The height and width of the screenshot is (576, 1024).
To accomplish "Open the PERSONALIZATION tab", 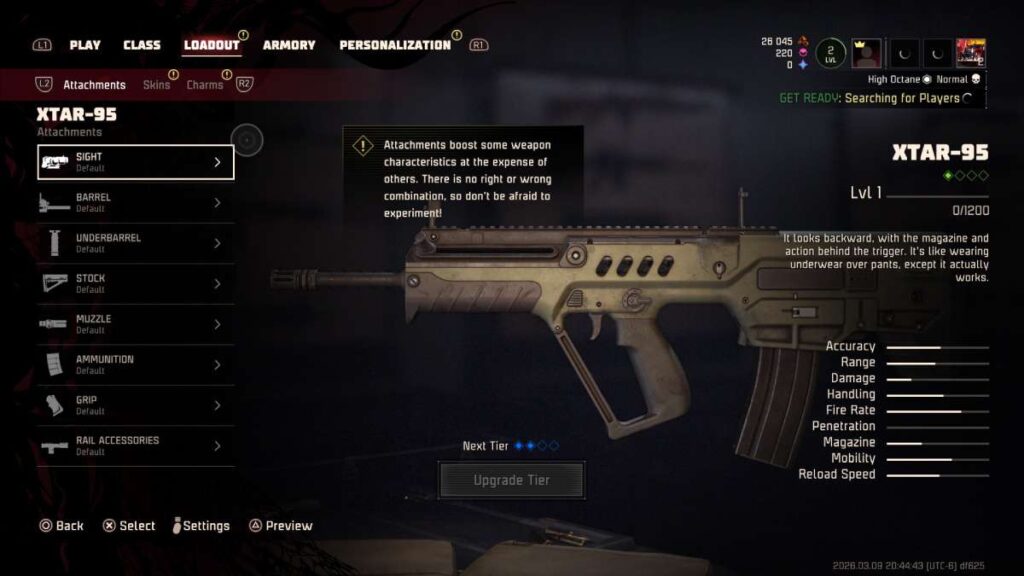I will click(395, 45).
